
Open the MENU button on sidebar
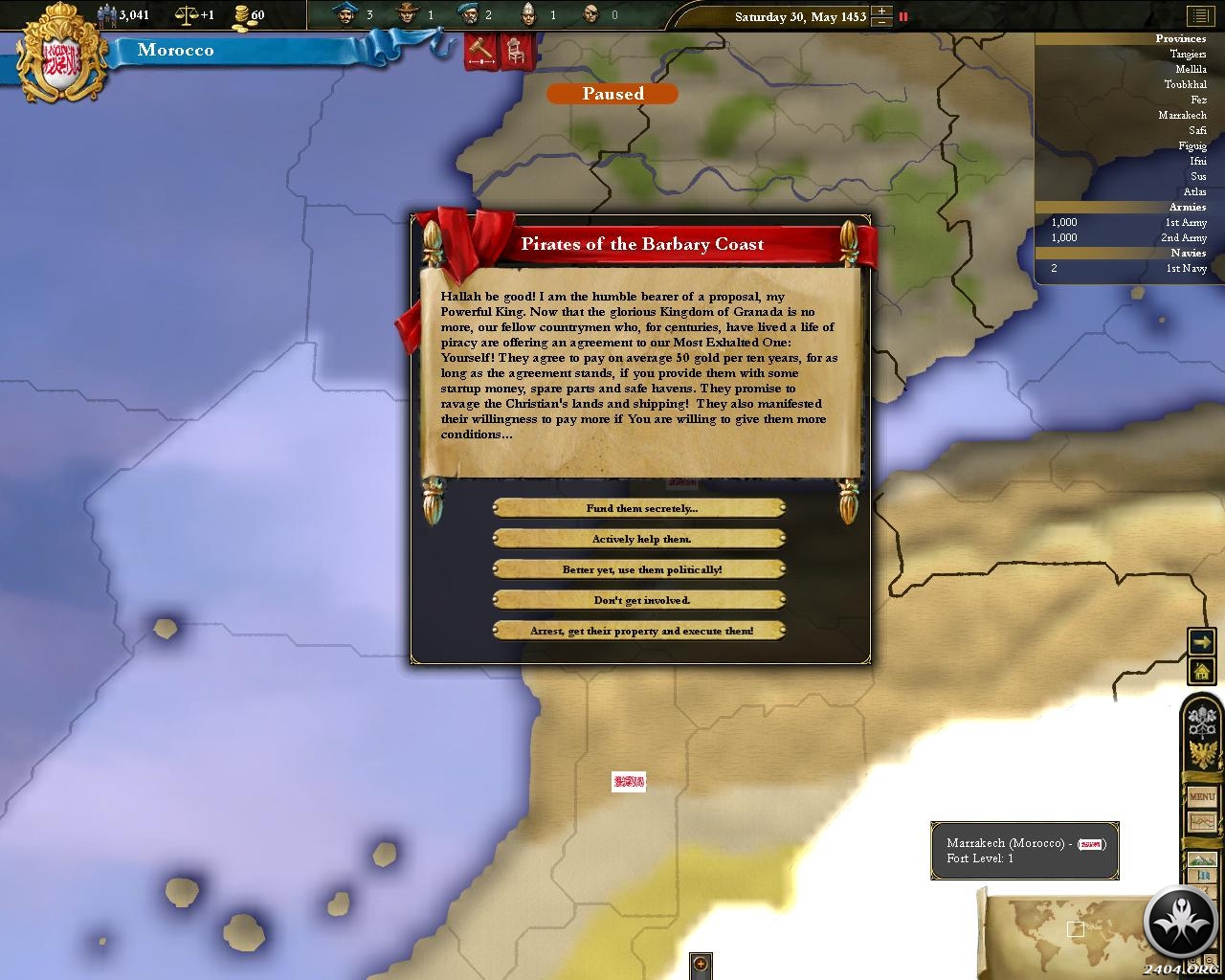tap(1201, 796)
